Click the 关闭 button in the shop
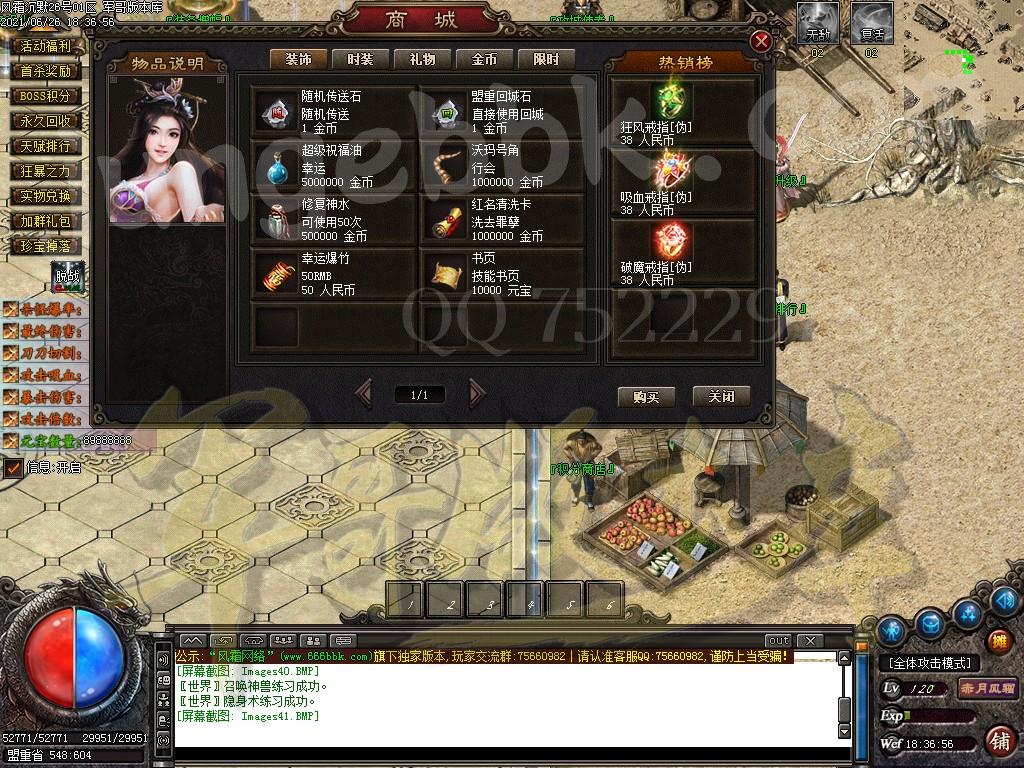This screenshot has height=768, width=1024. 721,396
